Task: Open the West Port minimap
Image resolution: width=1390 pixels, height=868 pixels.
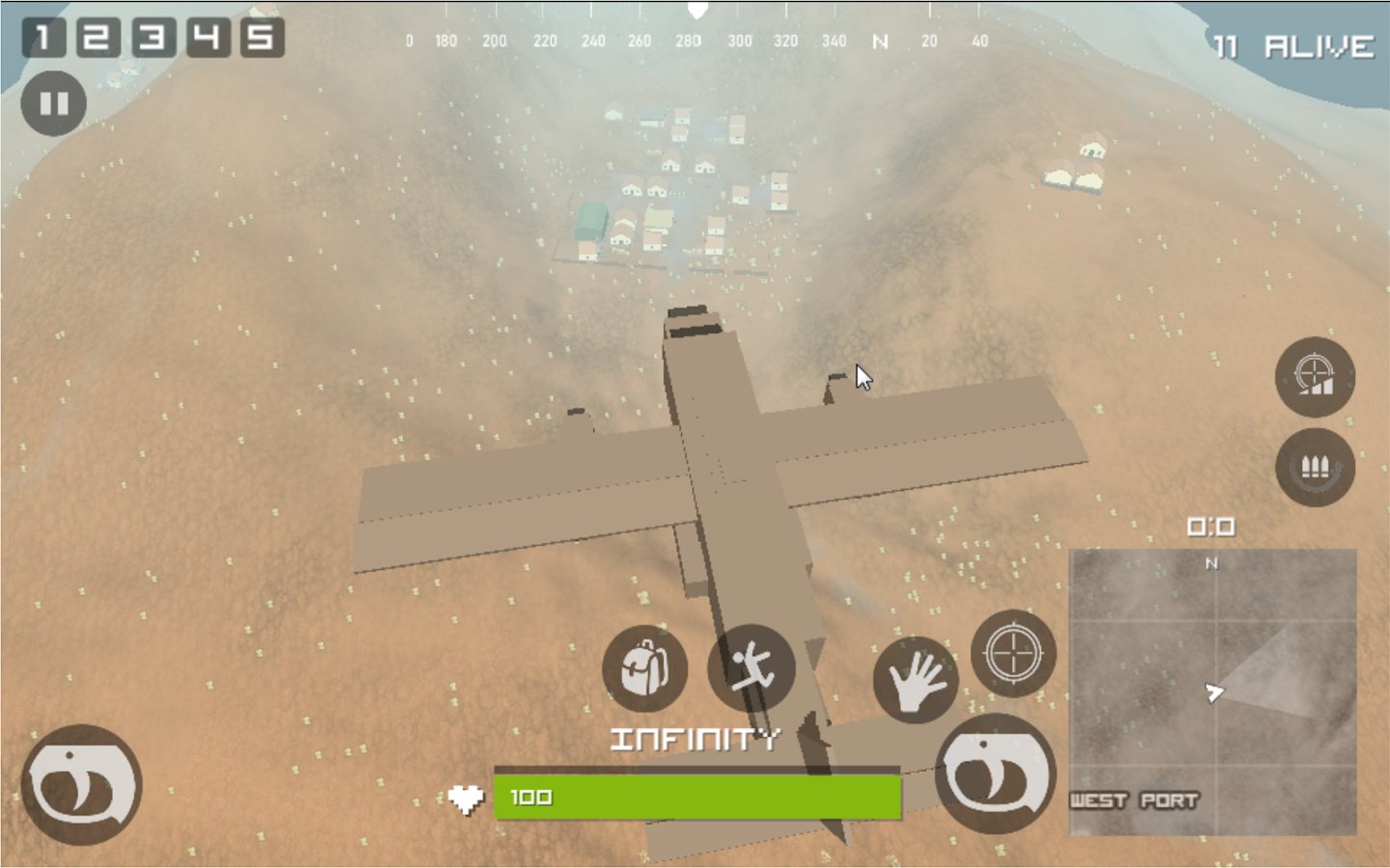Action: (1213, 692)
